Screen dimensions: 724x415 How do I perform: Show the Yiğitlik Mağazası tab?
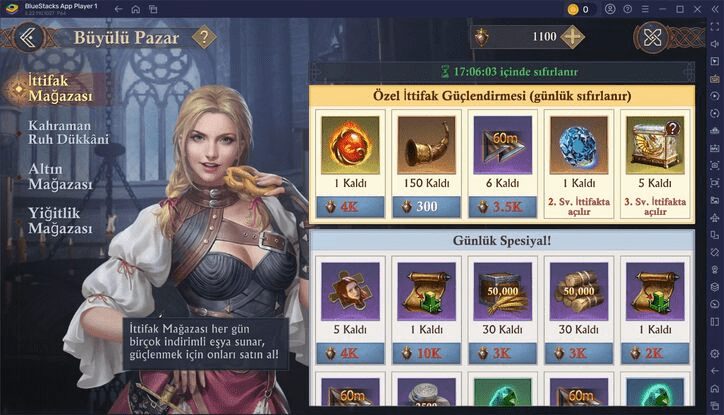[60, 221]
